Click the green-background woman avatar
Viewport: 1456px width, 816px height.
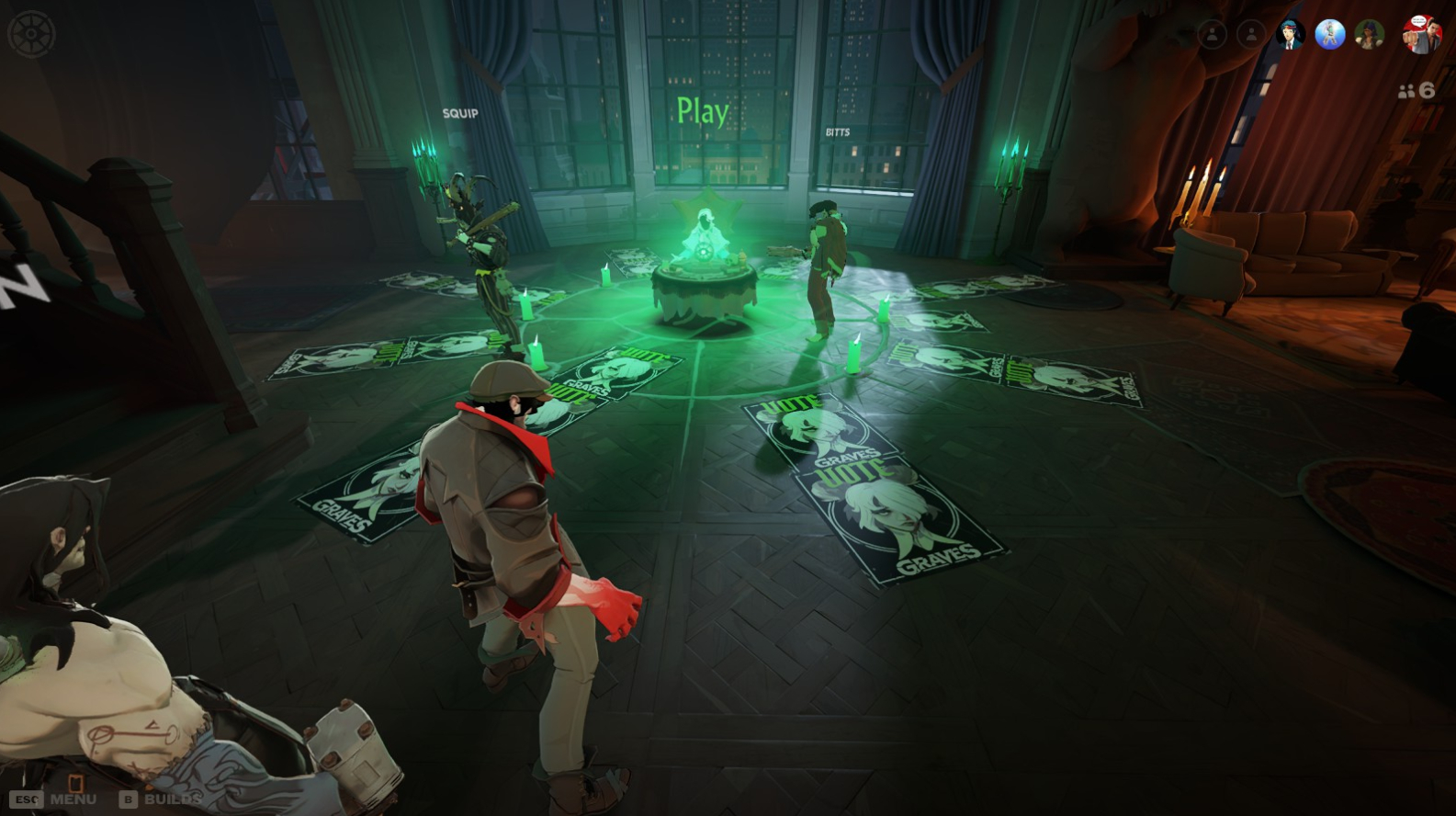[1369, 35]
